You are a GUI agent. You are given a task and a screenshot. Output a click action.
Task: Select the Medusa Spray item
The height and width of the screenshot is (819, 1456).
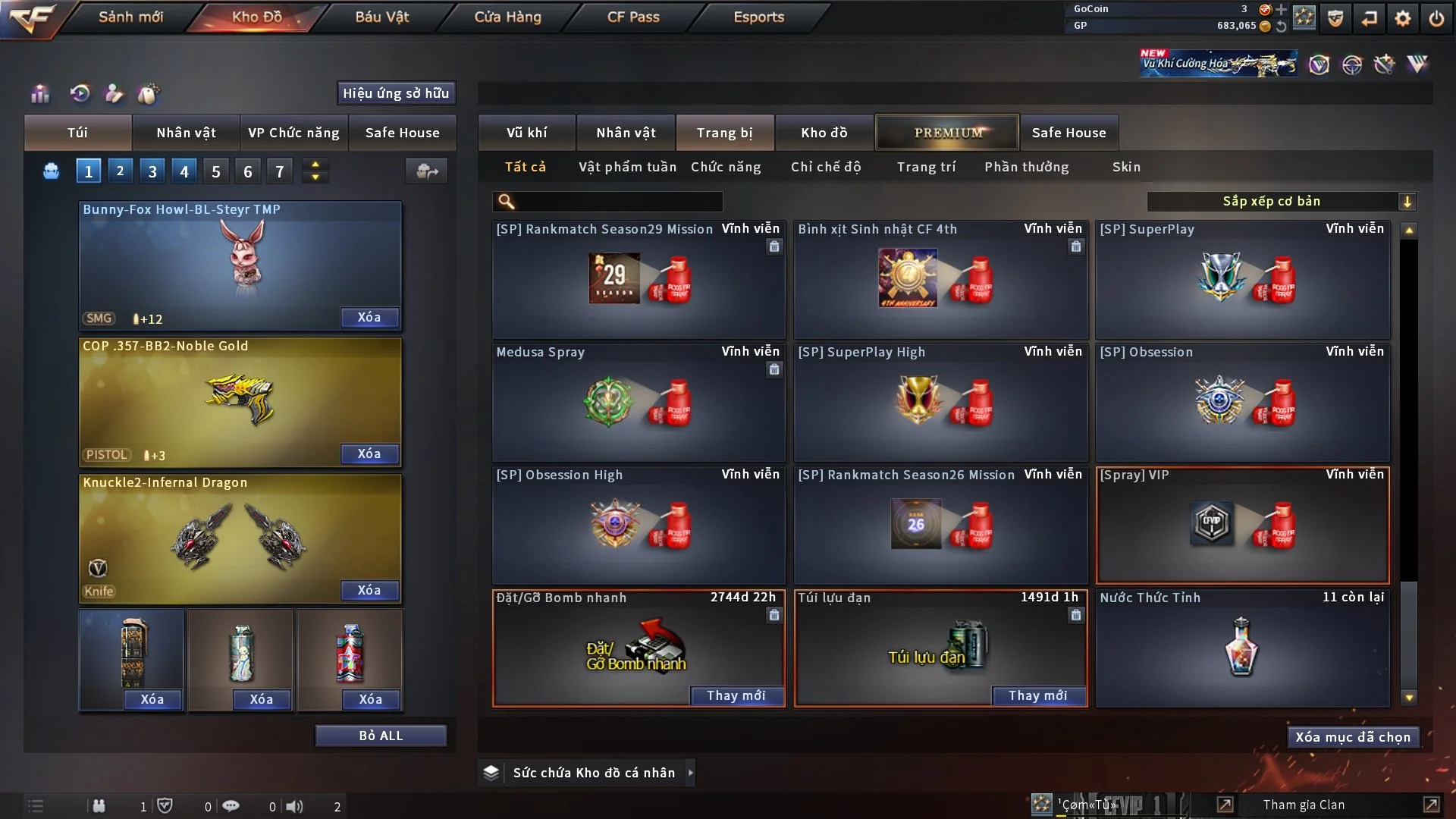coord(638,402)
